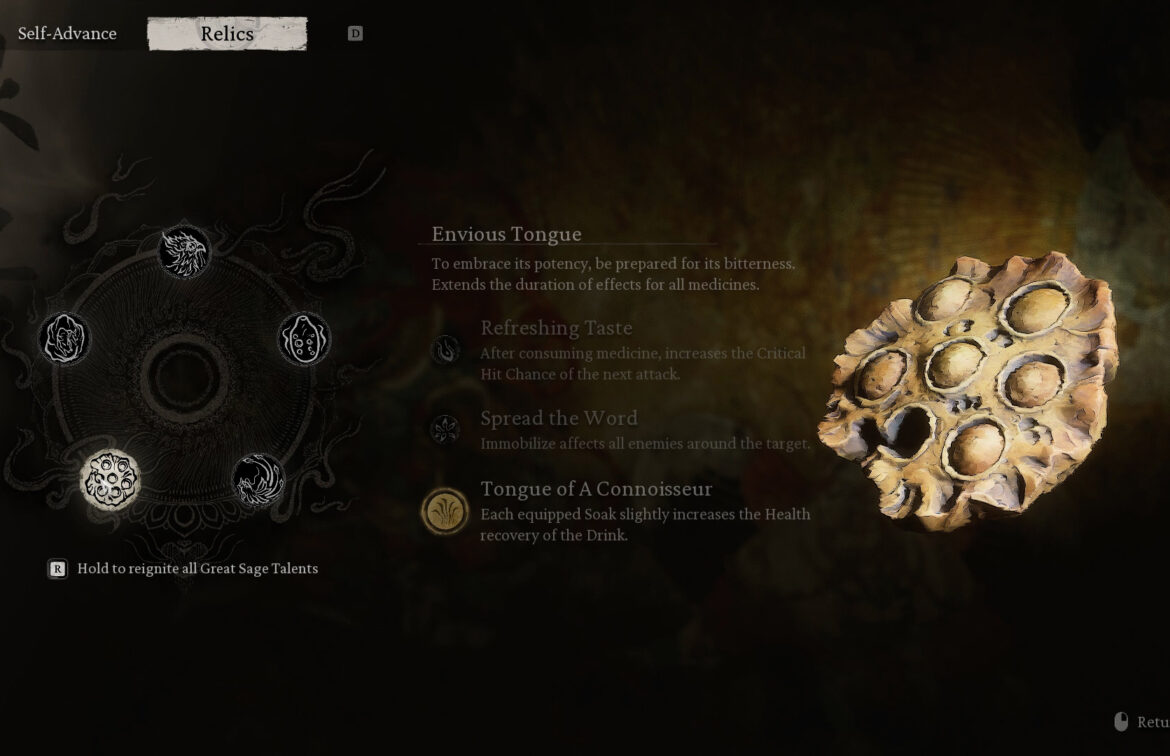
Task: Choose the Refreshing Taste talent
Action: (446, 349)
